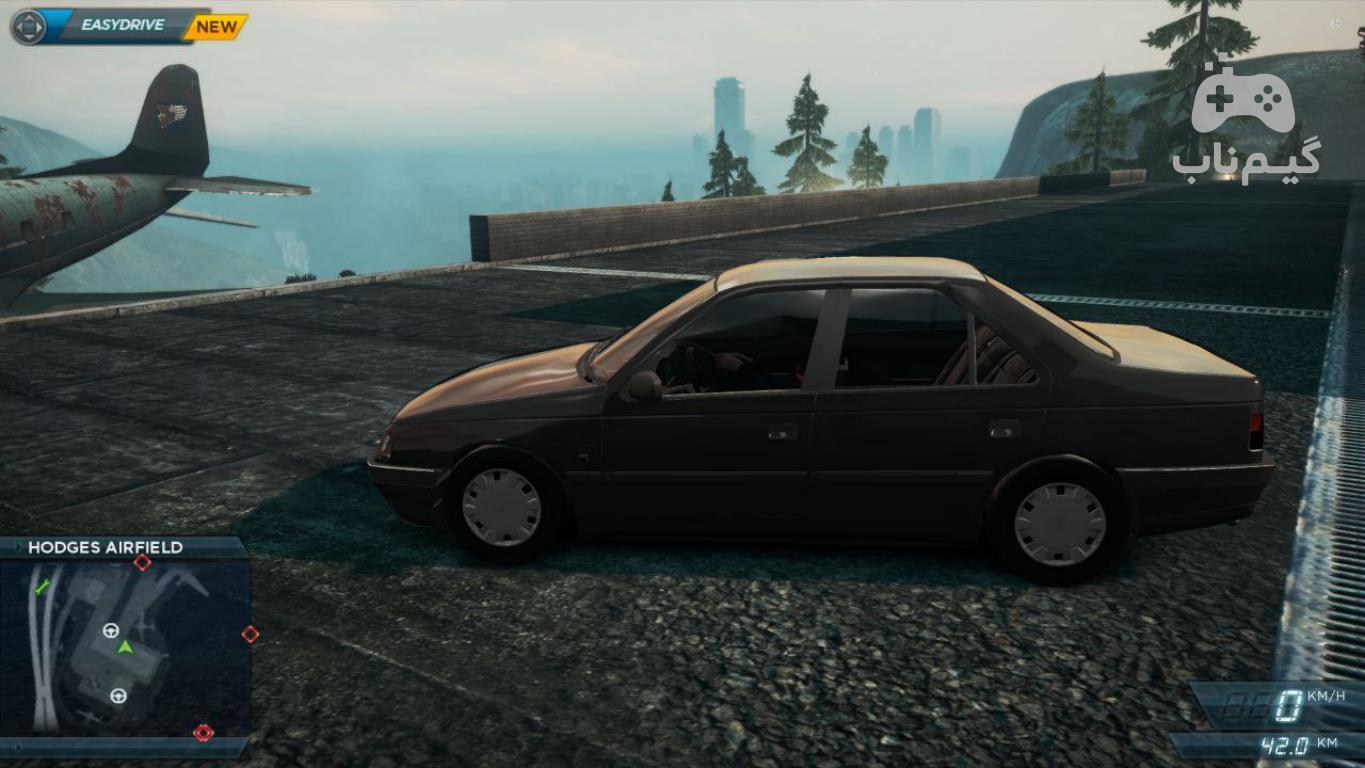Click the yellow NEW badge beside EasyDrive
Viewport: 1365px width, 768px height.
(216, 27)
